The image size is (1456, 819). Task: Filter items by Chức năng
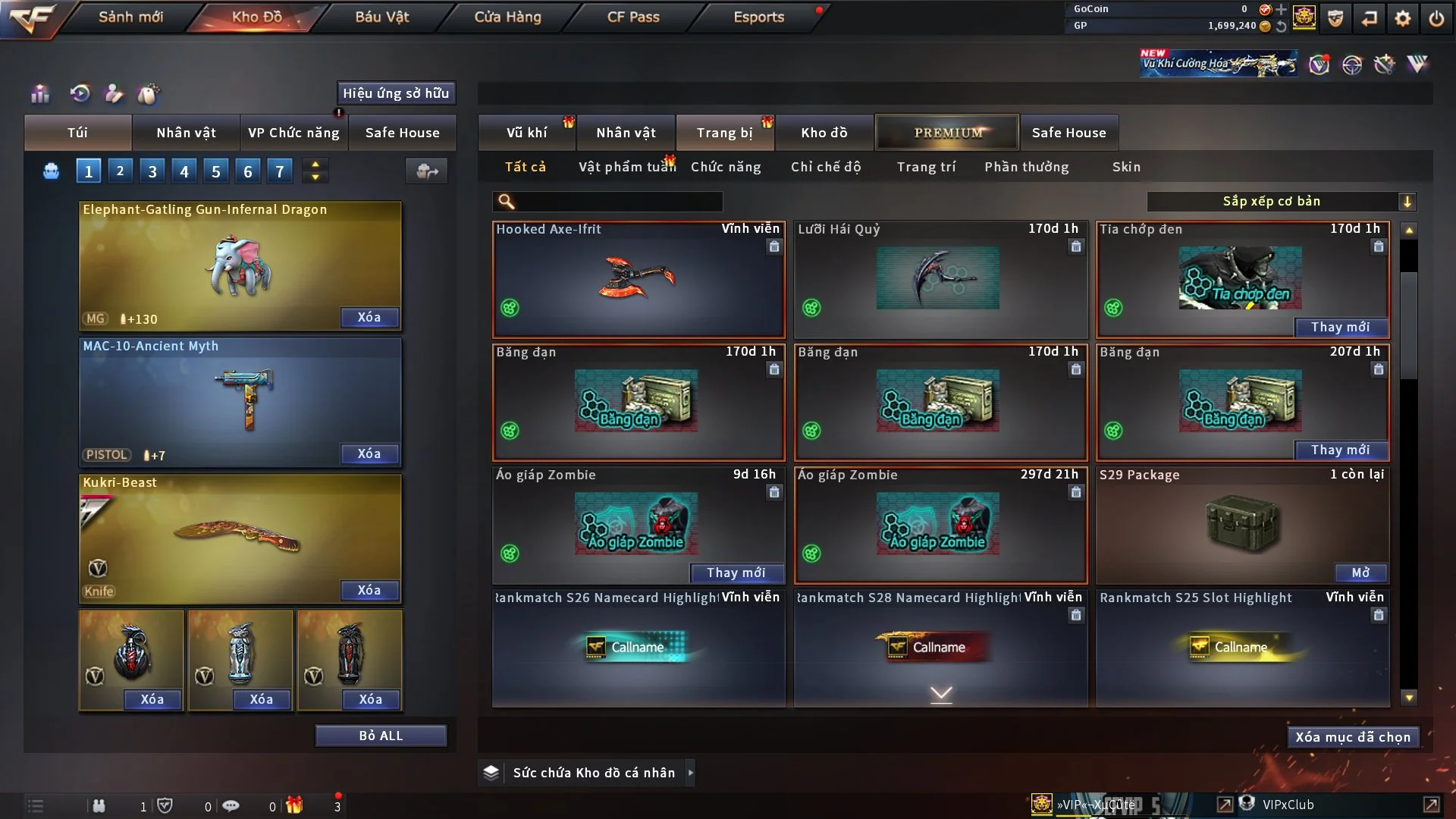click(726, 167)
